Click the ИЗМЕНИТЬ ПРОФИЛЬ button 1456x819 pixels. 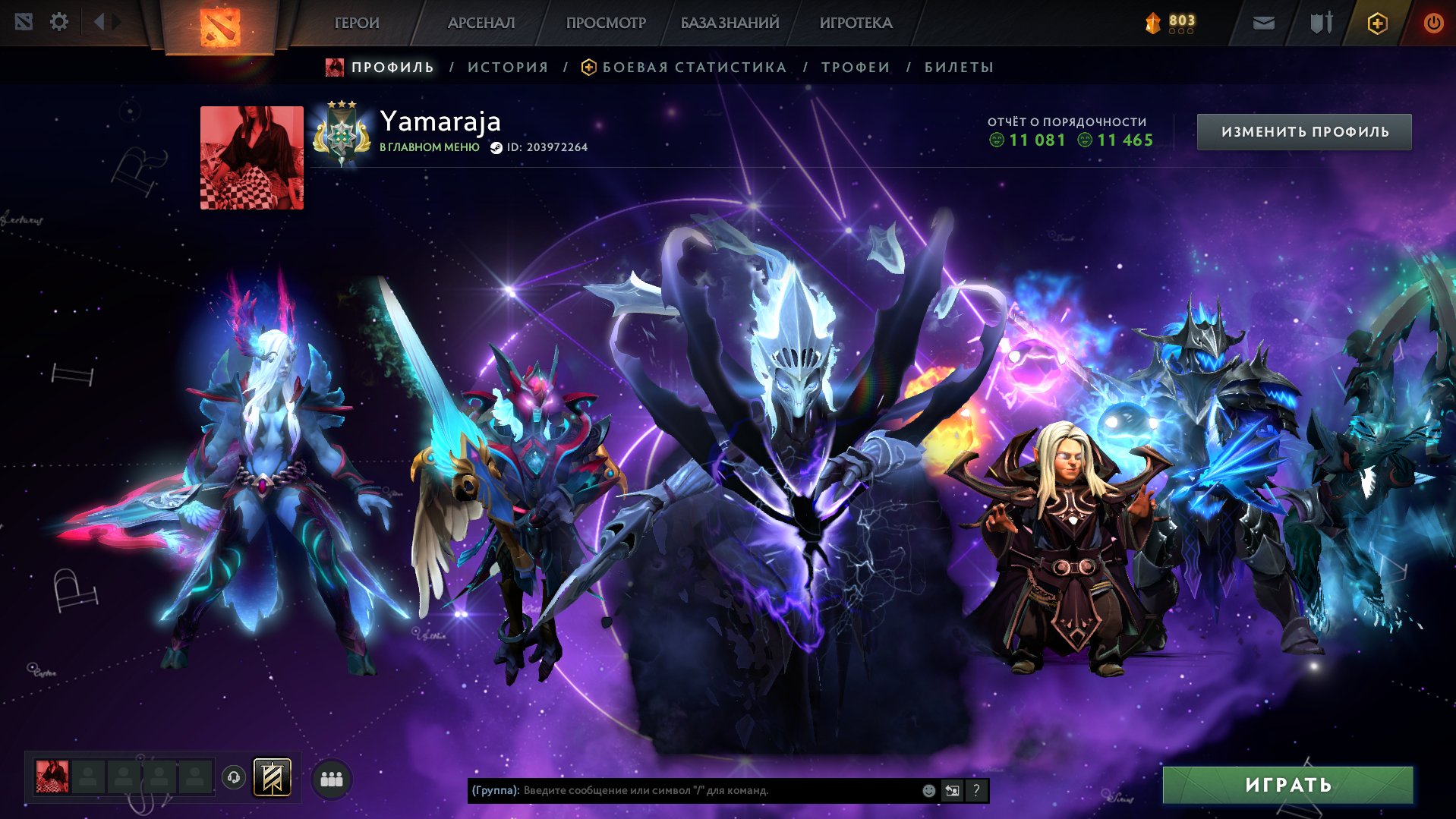pyautogui.click(x=1303, y=131)
